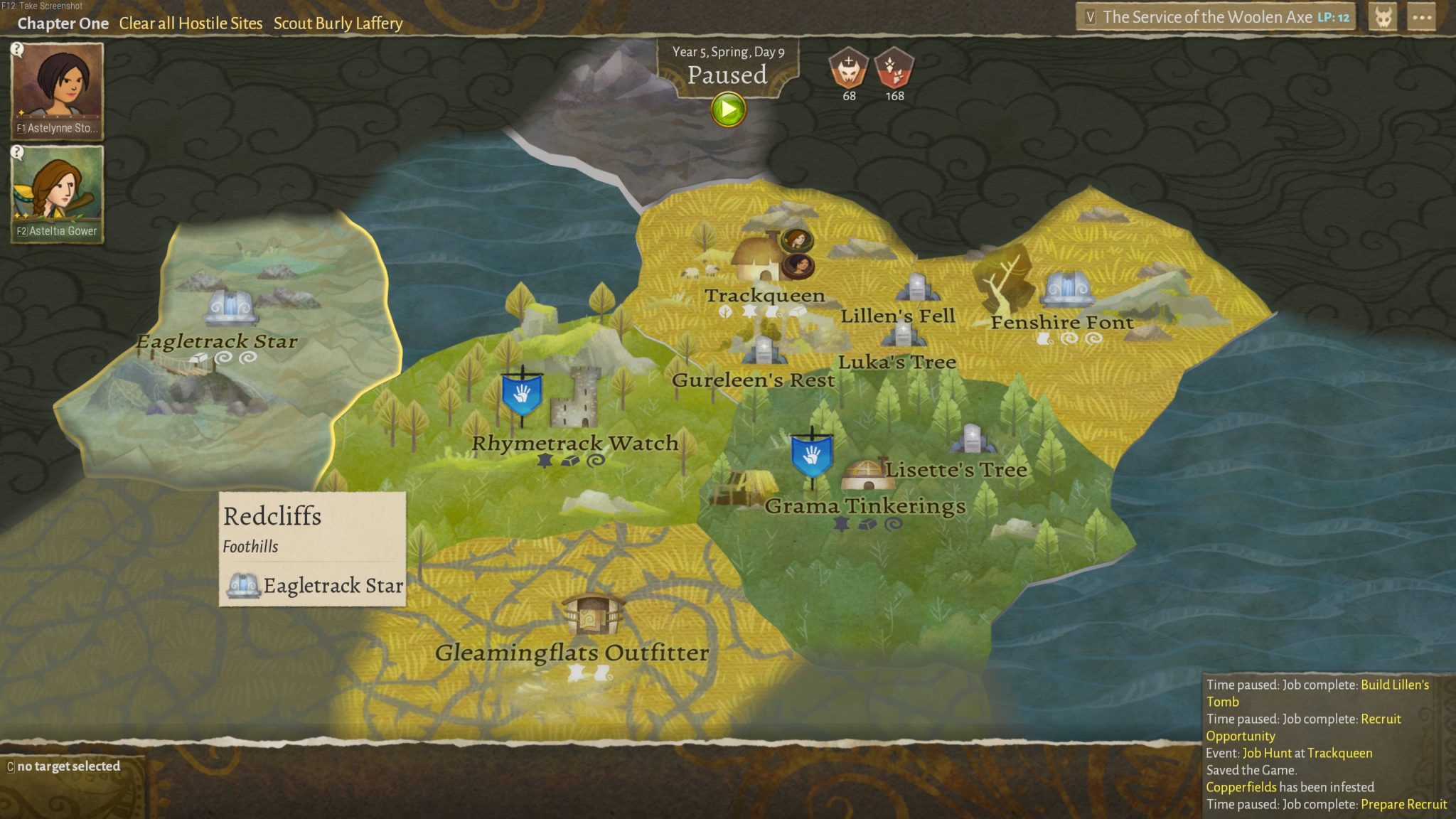The height and width of the screenshot is (819, 1456).
Task: Select the Scout Burly Laffery objective
Action: click(x=338, y=23)
